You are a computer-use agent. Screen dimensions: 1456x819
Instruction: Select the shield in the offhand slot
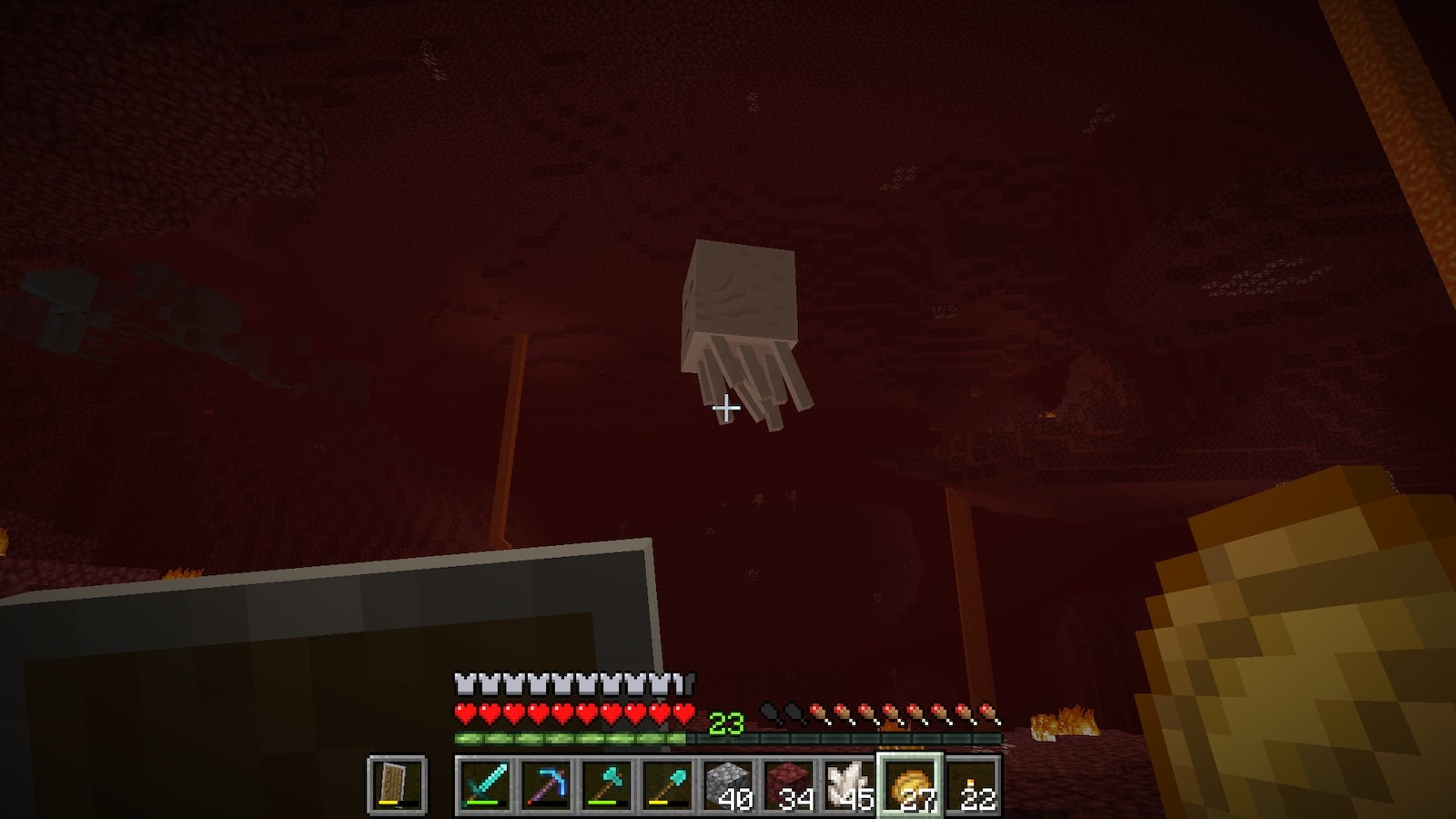pyautogui.click(x=397, y=784)
